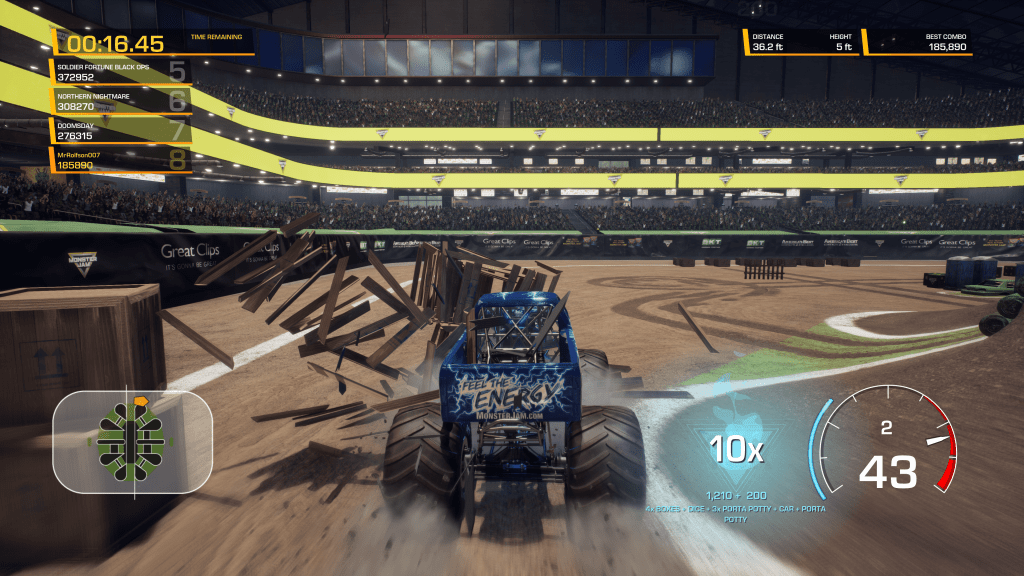
Task: Choose the Doomsday leaderboard row
Action: 120,131
